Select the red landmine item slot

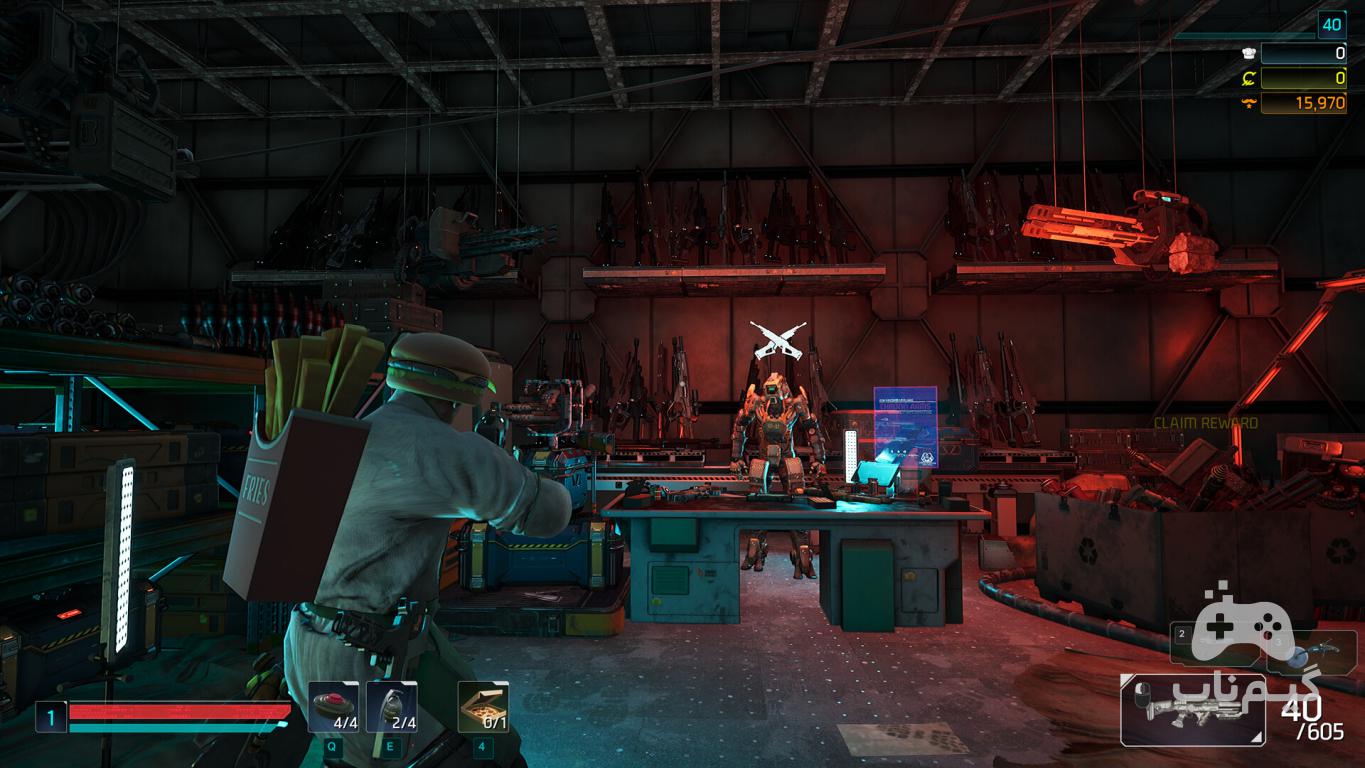(x=333, y=707)
